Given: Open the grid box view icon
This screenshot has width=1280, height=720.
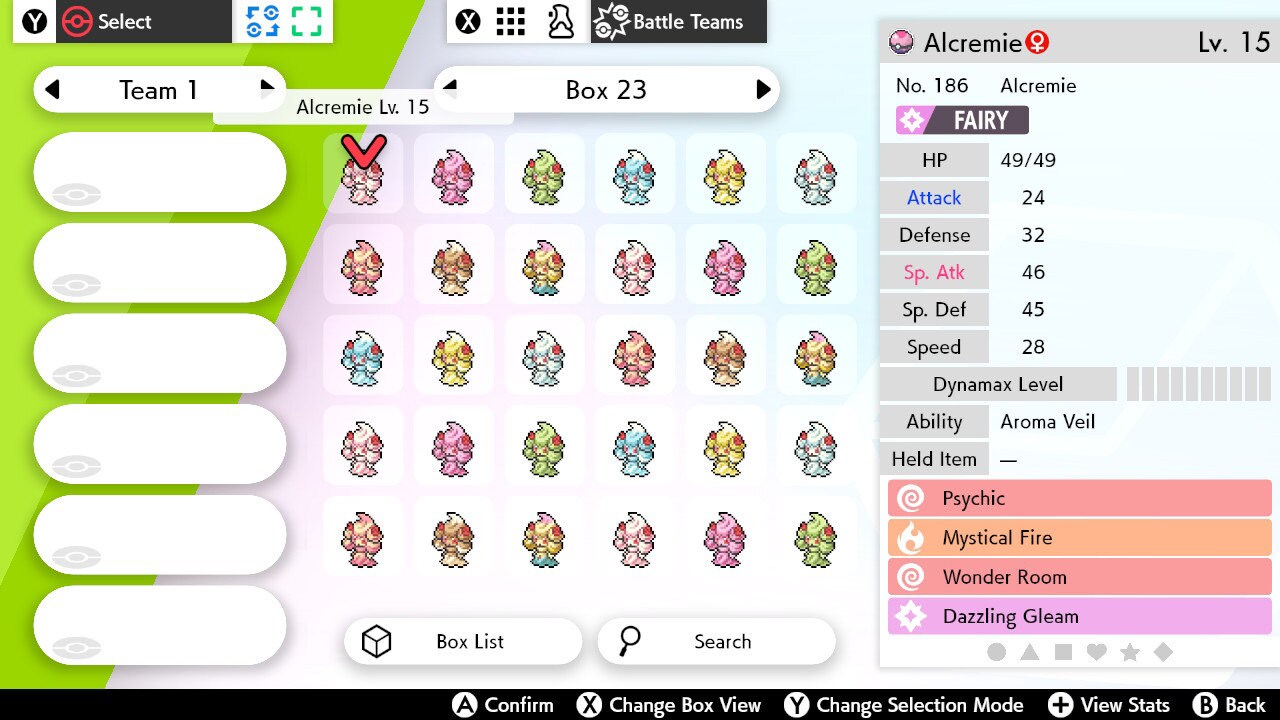Looking at the screenshot, I should pos(510,20).
